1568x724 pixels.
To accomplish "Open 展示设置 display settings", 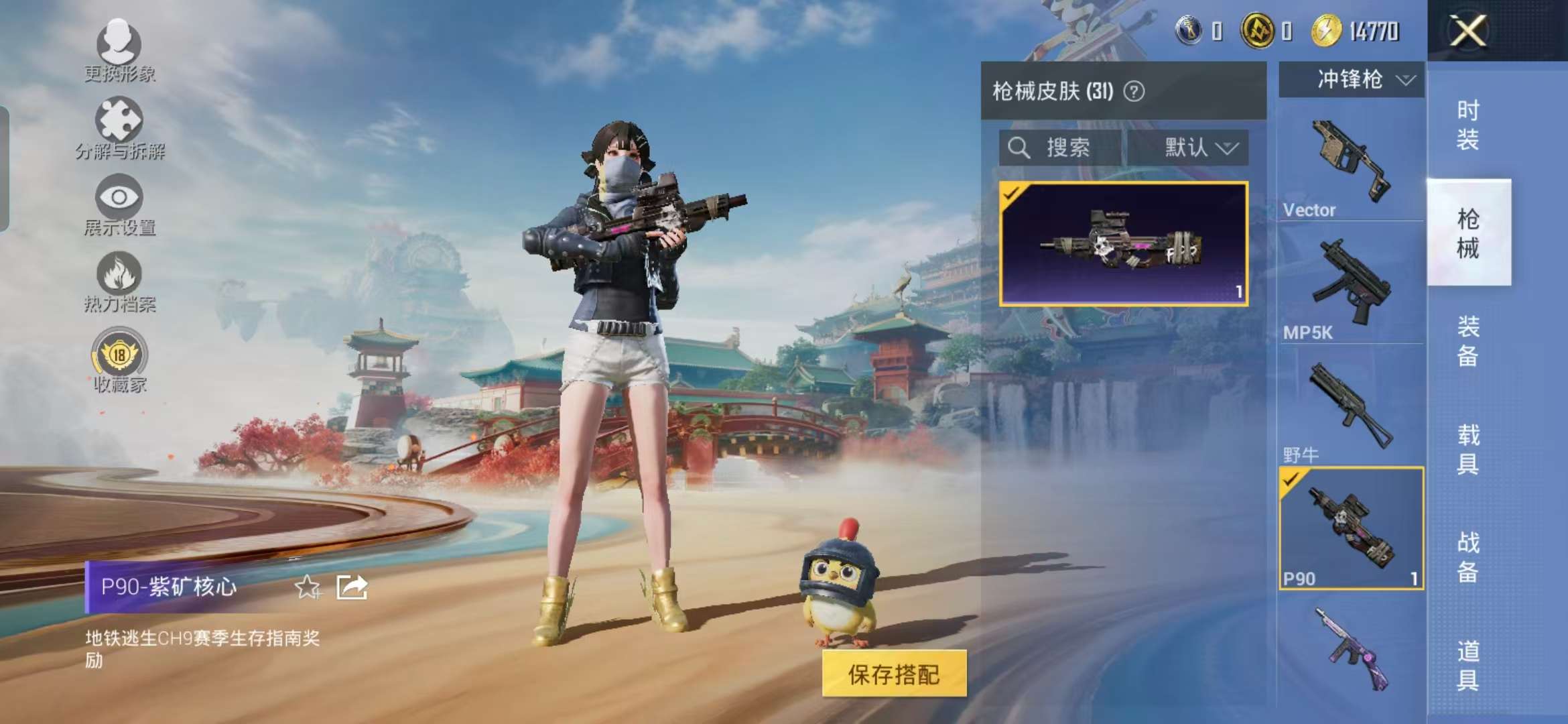I will pyautogui.click(x=119, y=201).
